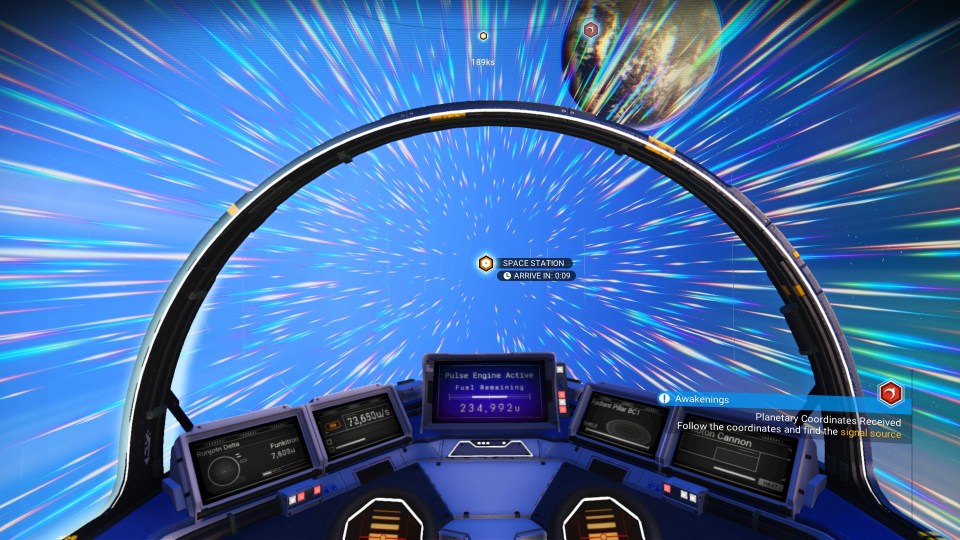This screenshot has width=960, height=540.
Task: Click the red mission marker over the planet
Action: 591,30
